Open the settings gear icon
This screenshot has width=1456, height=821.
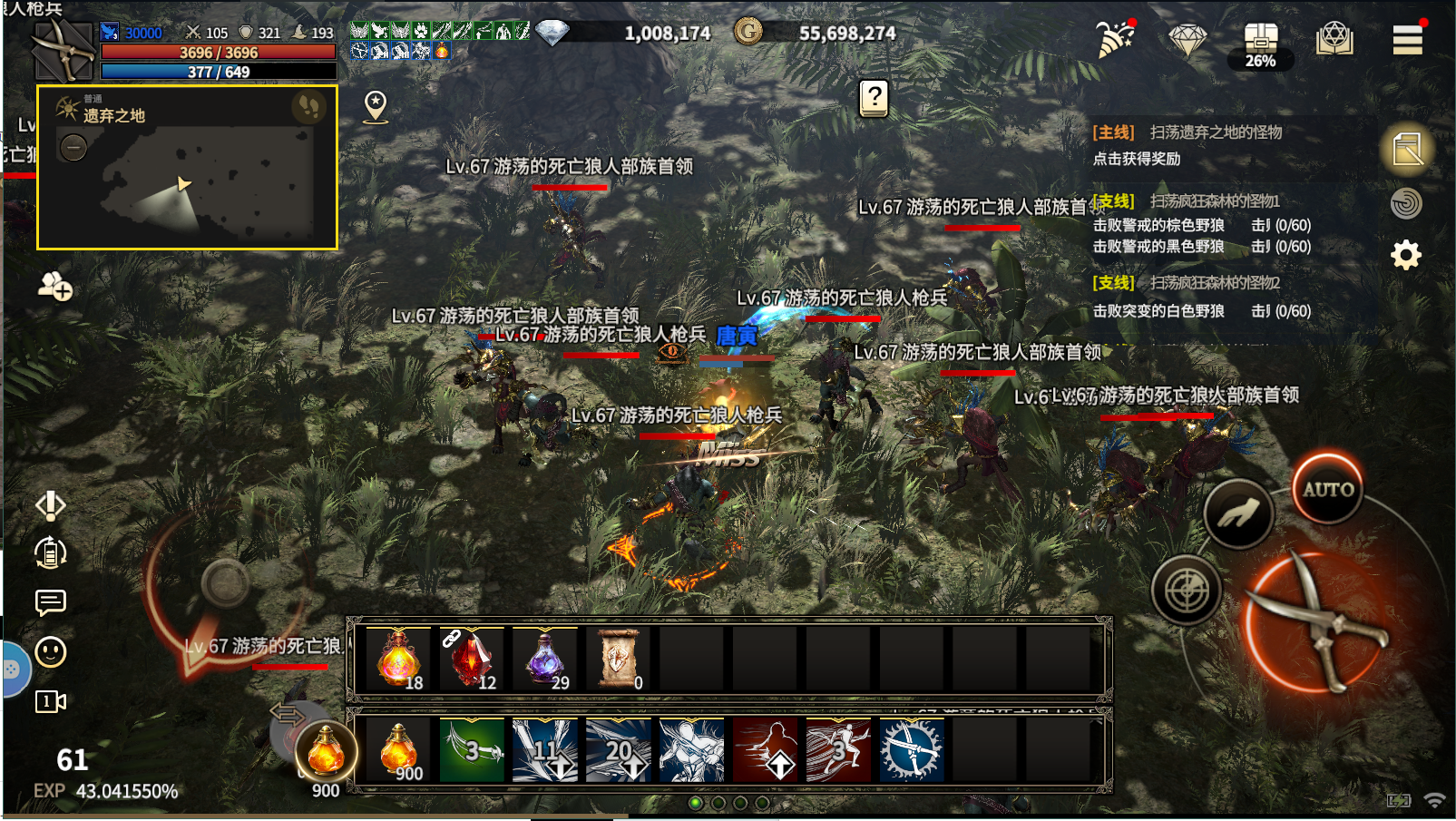(x=1405, y=257)
